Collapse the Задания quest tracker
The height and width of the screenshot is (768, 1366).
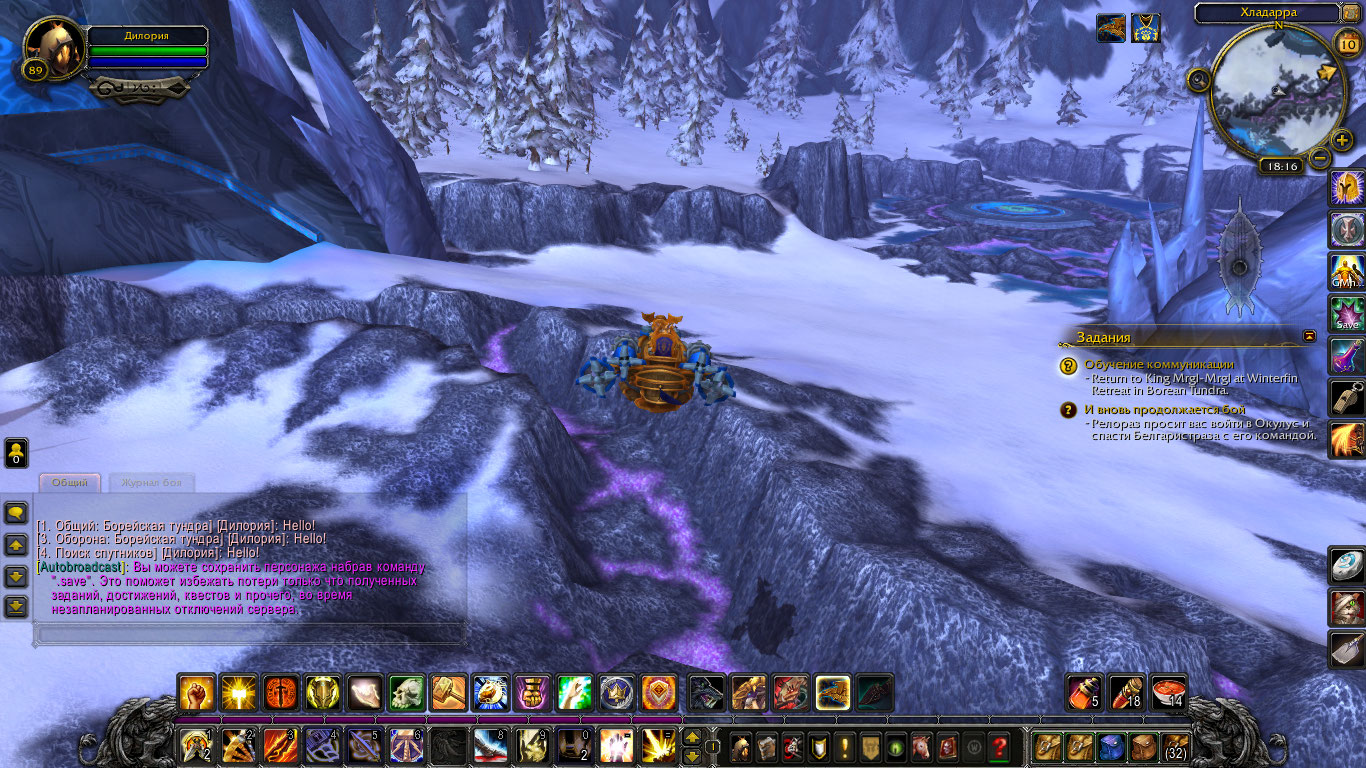point(1310,337)
